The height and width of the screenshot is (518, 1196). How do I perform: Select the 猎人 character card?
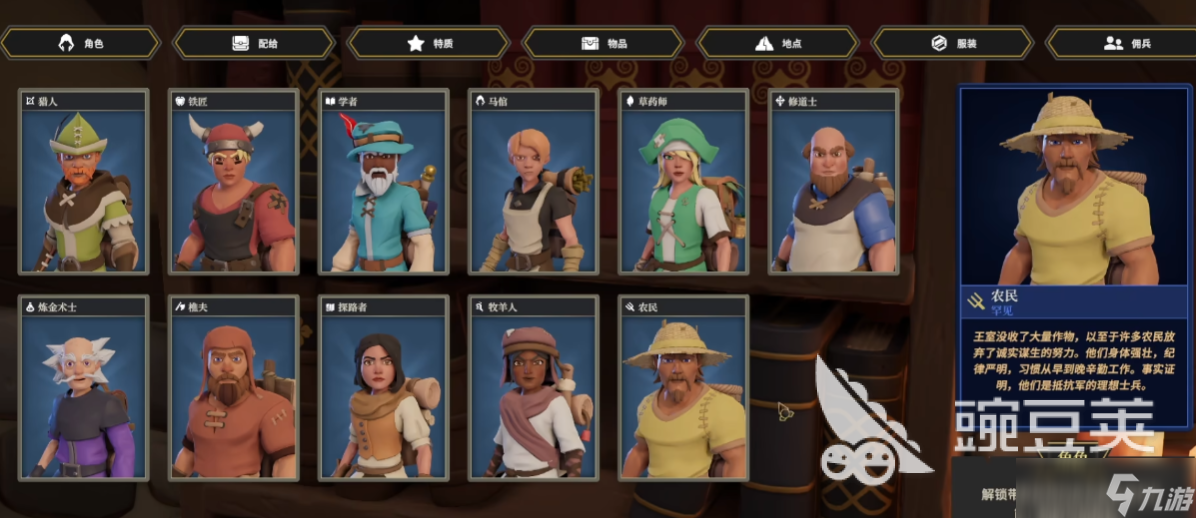84,182
